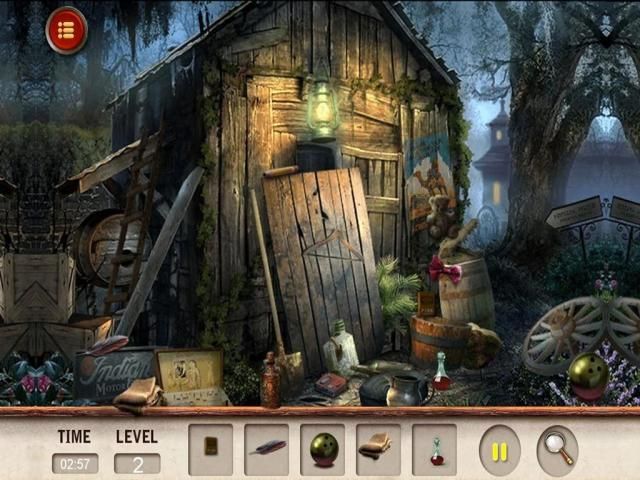Use the magnifying glass hint

click(x=557, y=450)
